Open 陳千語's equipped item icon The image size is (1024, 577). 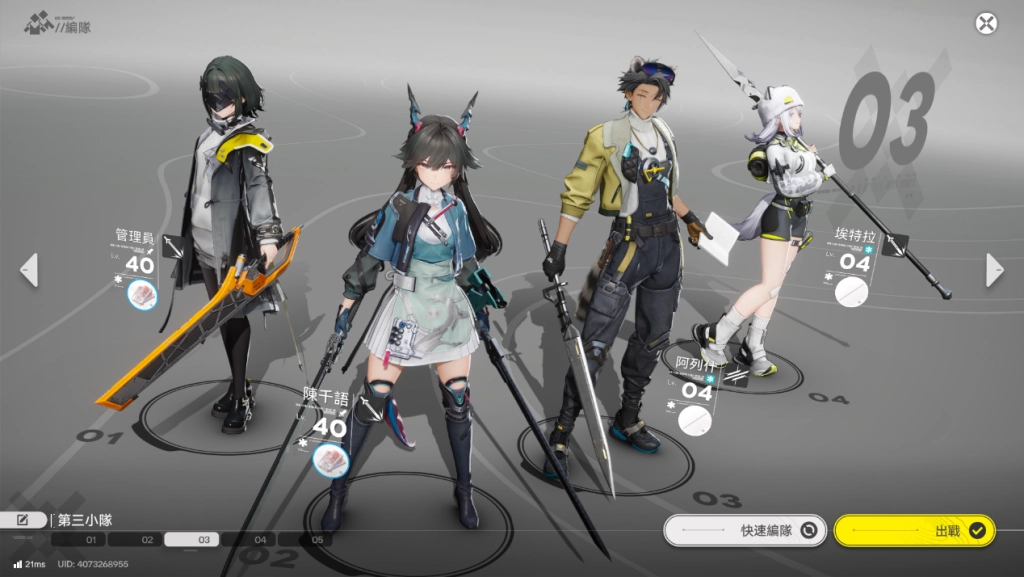pyautogui.click(x=330, y=459)
